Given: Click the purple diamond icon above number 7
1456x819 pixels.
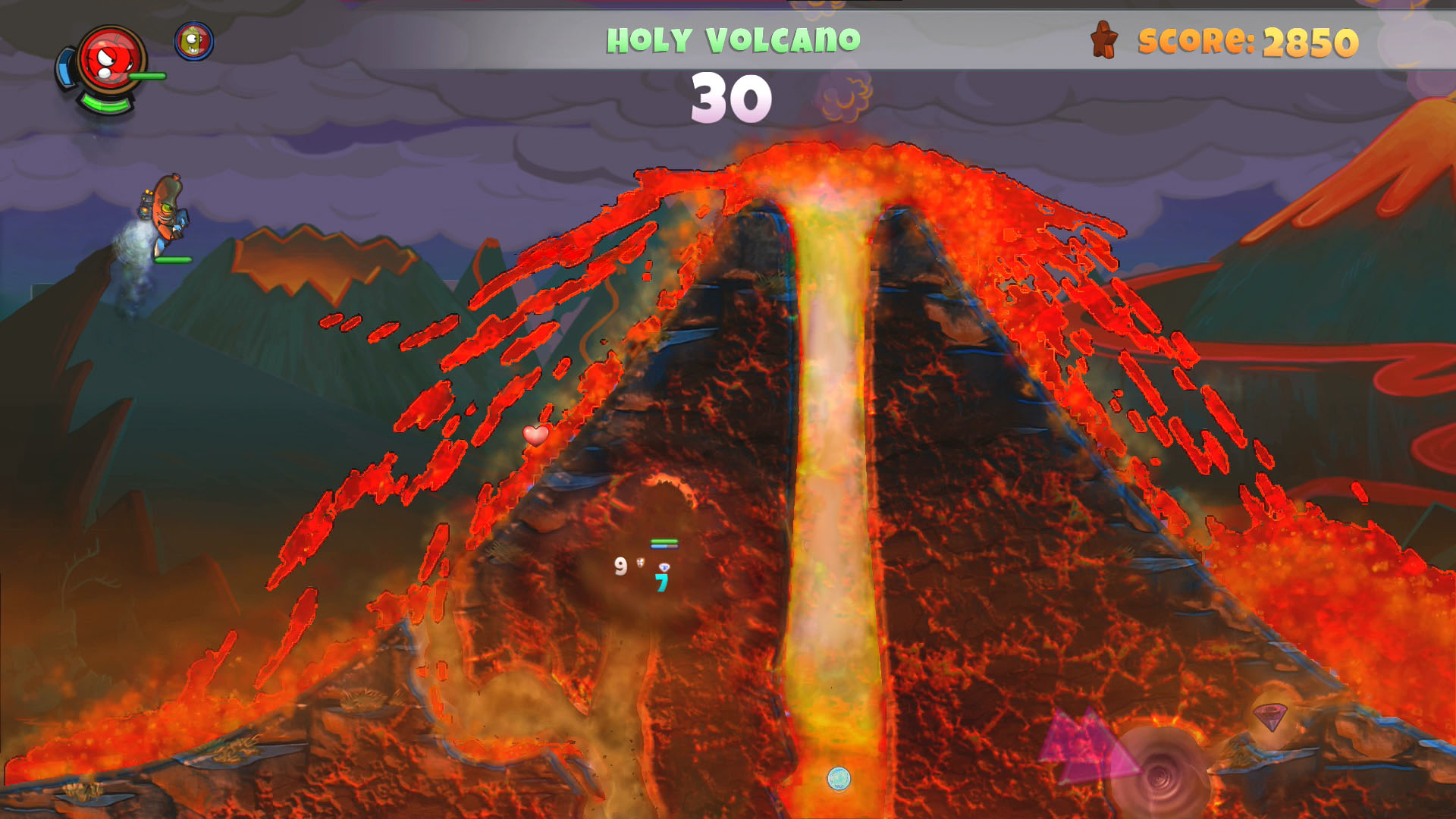Looking at the screenshot, I should pos(663,566).
